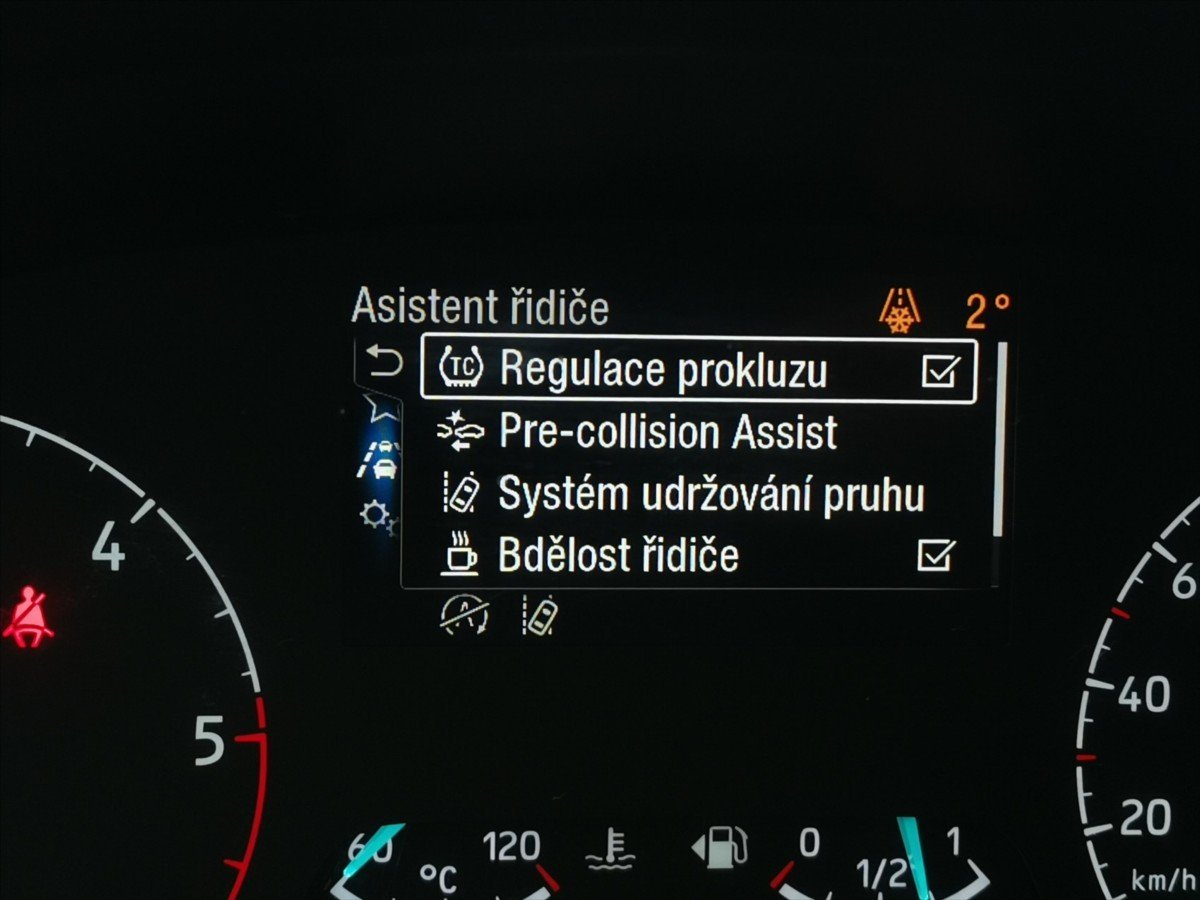This screenshot has height=900, width=1200.
Task: Untick the Regulace prokluzu checkbox
Action: tap(940, 371)
